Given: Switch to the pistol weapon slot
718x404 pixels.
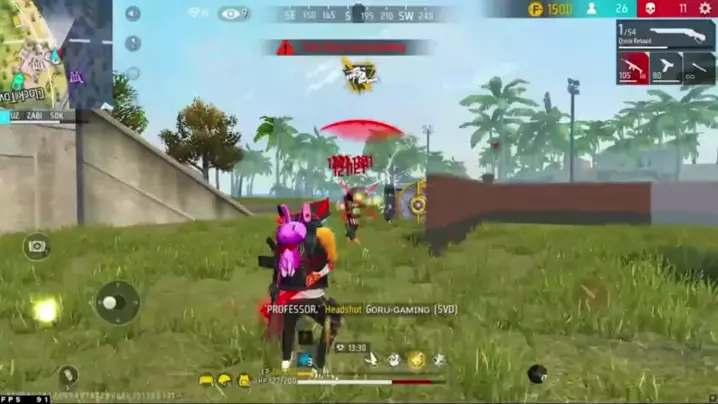Looking at the screenshot, I should tap(666, 68).
